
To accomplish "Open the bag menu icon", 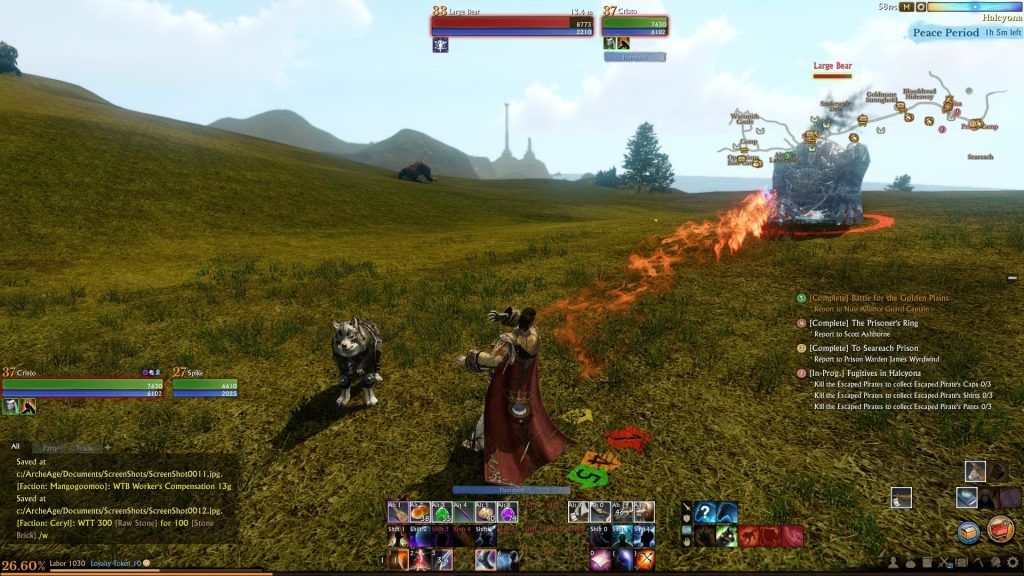I will tap(911, 562).
